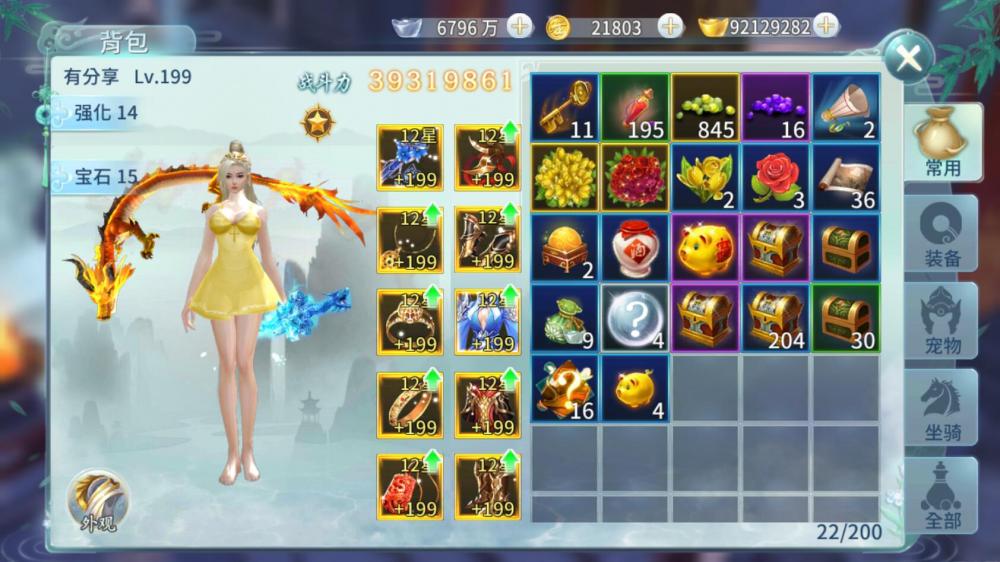1000x562 pixels.
Task: Switch to the 常用 tab
Action: pyautogui.click(x=941, y=144)
